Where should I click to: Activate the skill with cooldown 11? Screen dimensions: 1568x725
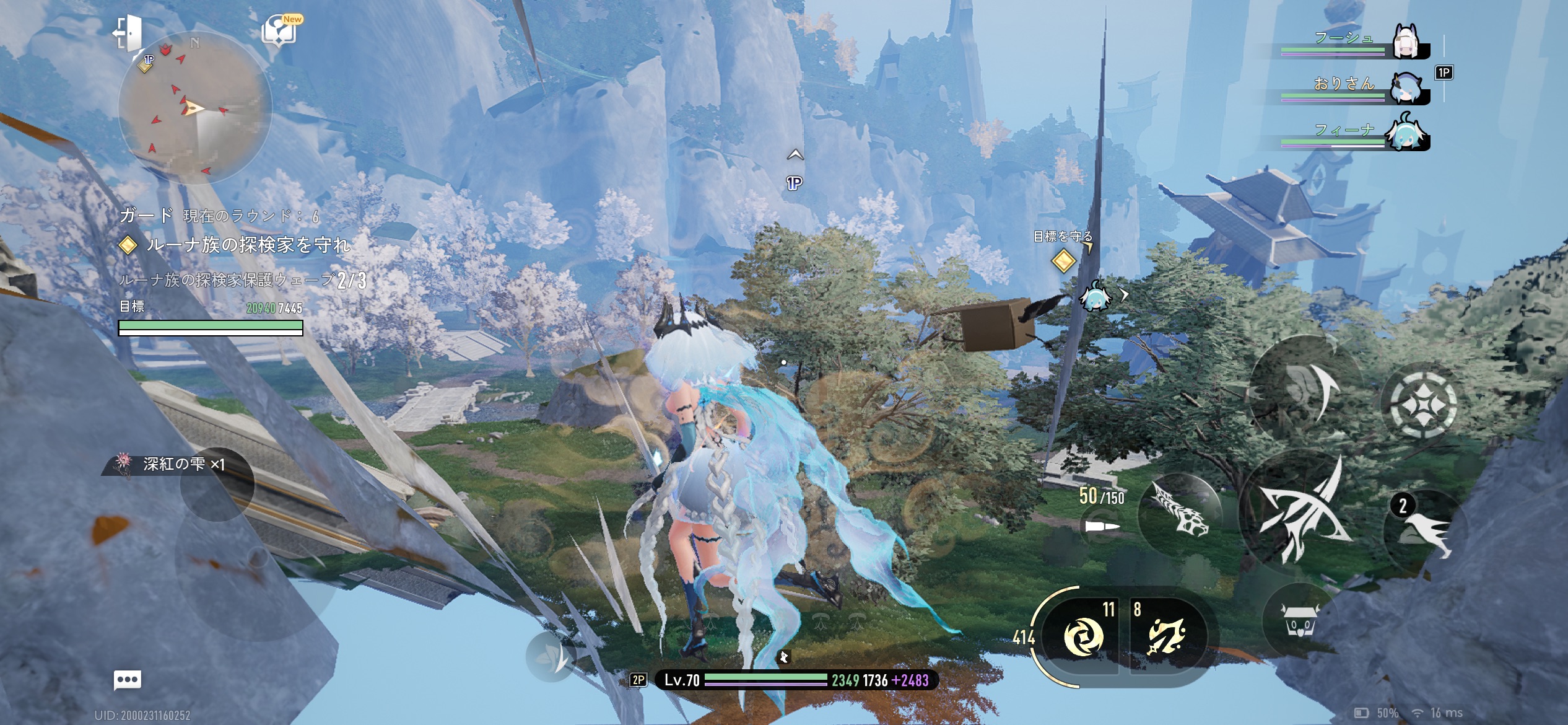(x=1083, y=636)
